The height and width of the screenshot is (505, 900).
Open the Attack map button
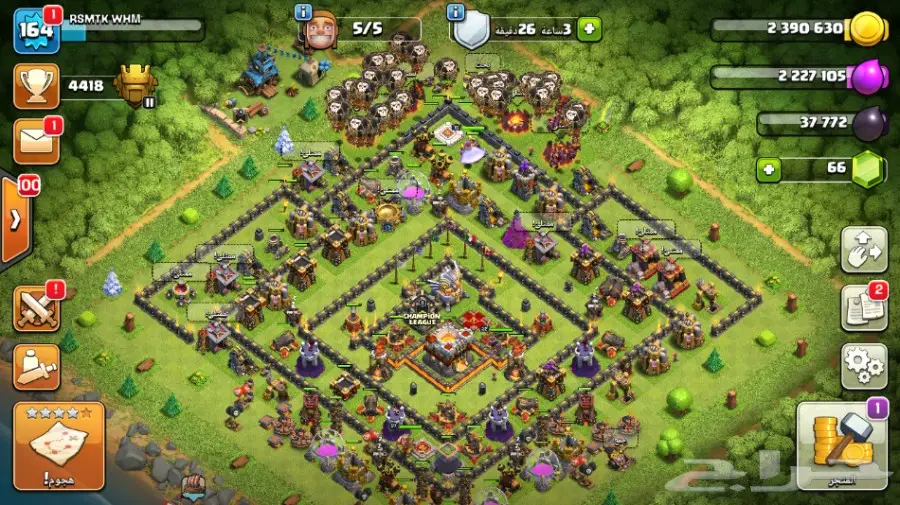click(x=59, y=444)
